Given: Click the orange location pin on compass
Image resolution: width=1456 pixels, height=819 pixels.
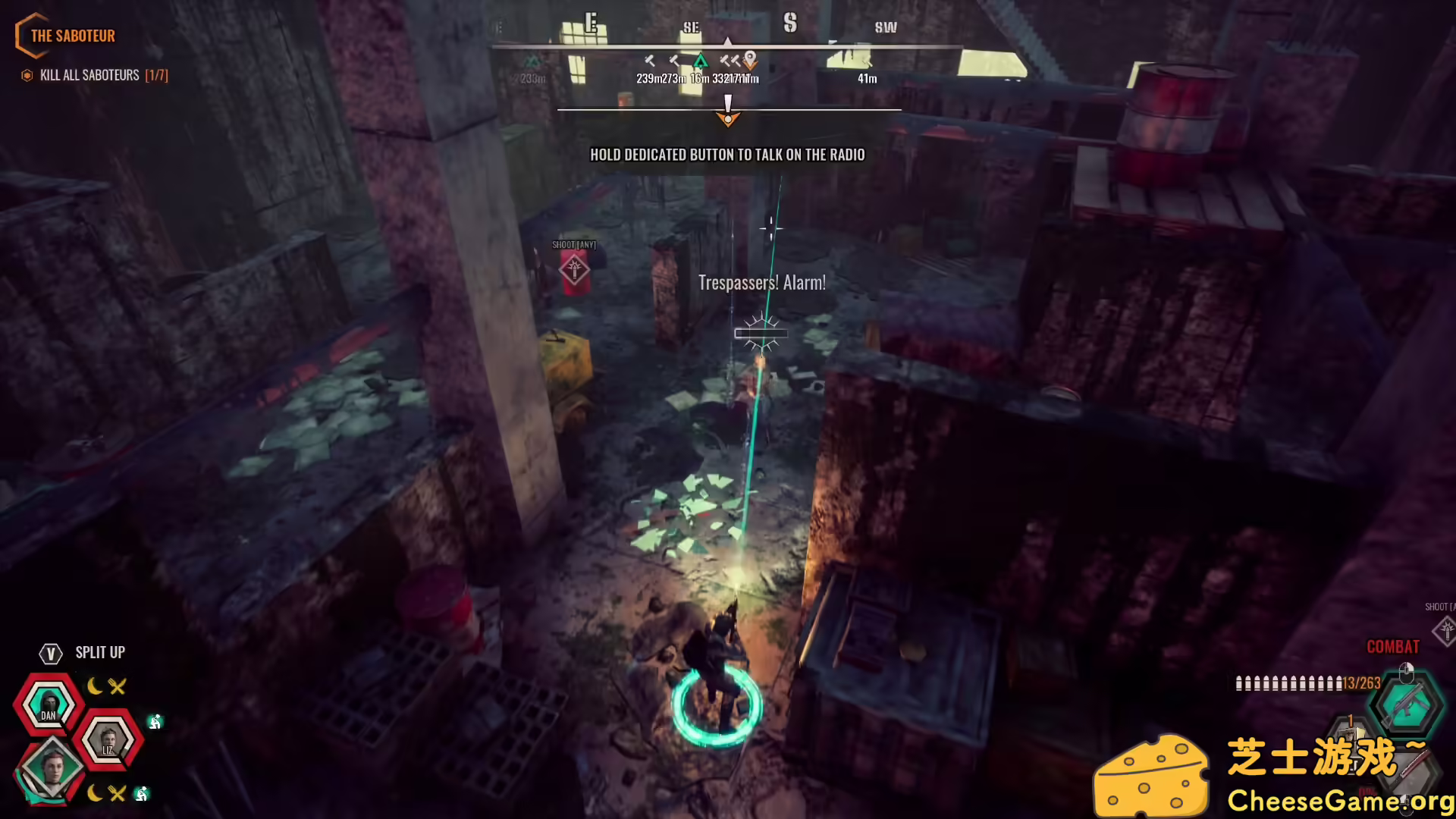Looking at the screenshot, I should click(750, 58).
